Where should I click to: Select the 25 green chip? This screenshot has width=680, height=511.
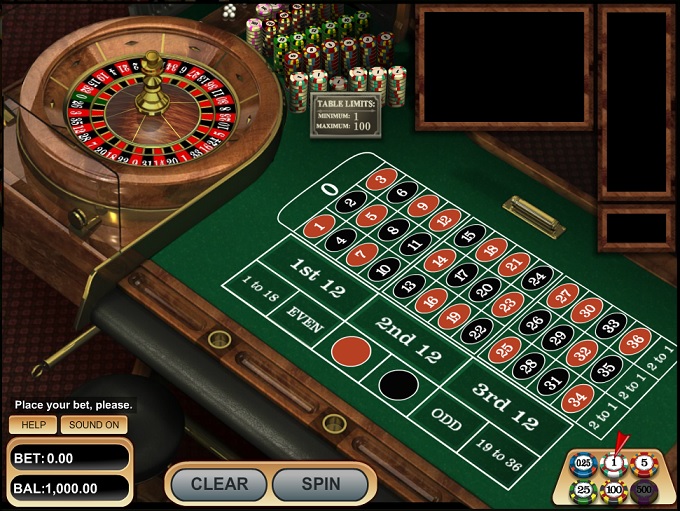pos(582,490)
